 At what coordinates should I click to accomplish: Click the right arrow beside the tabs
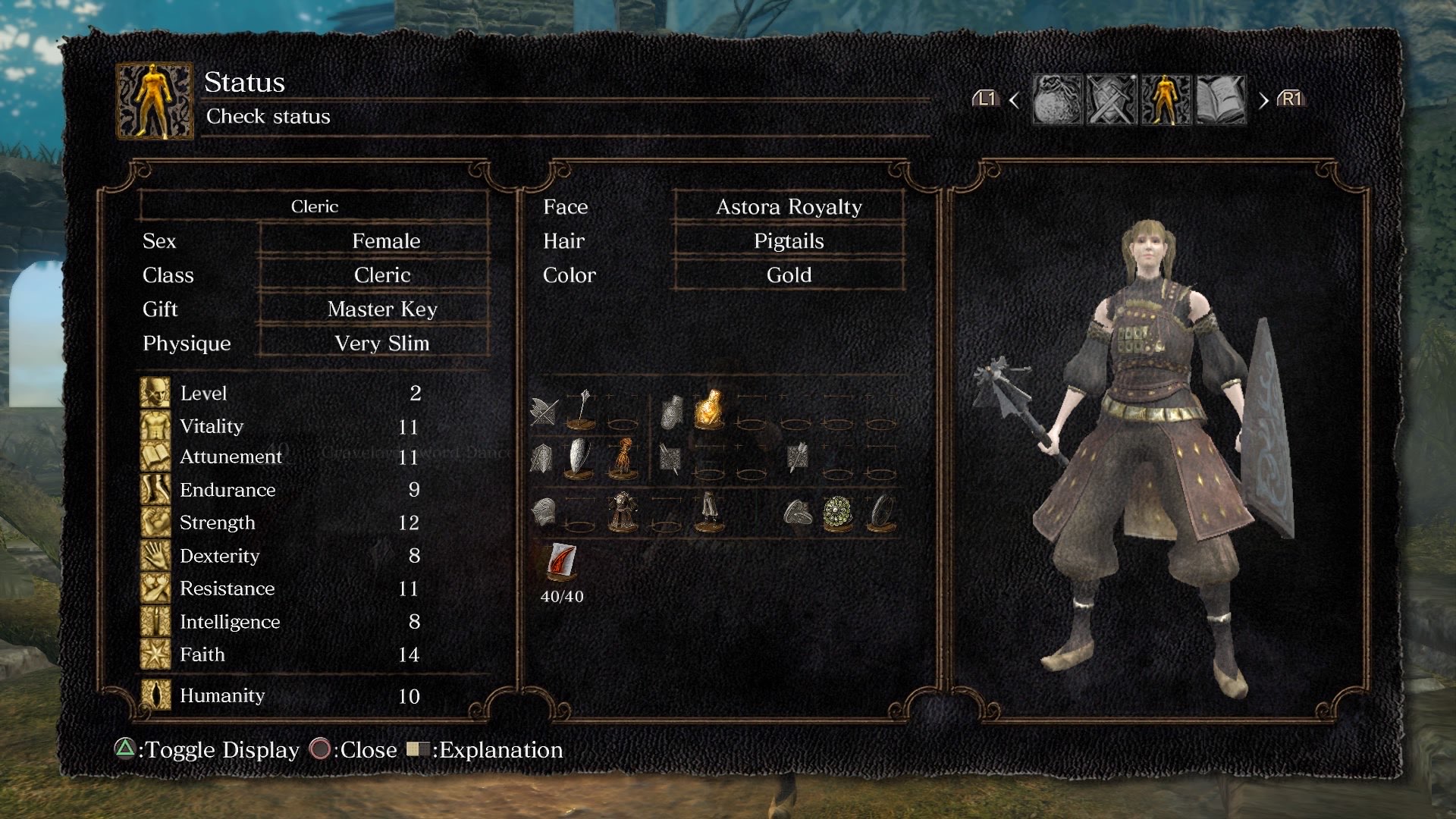pyautogui.click(x=1263, y=100)
